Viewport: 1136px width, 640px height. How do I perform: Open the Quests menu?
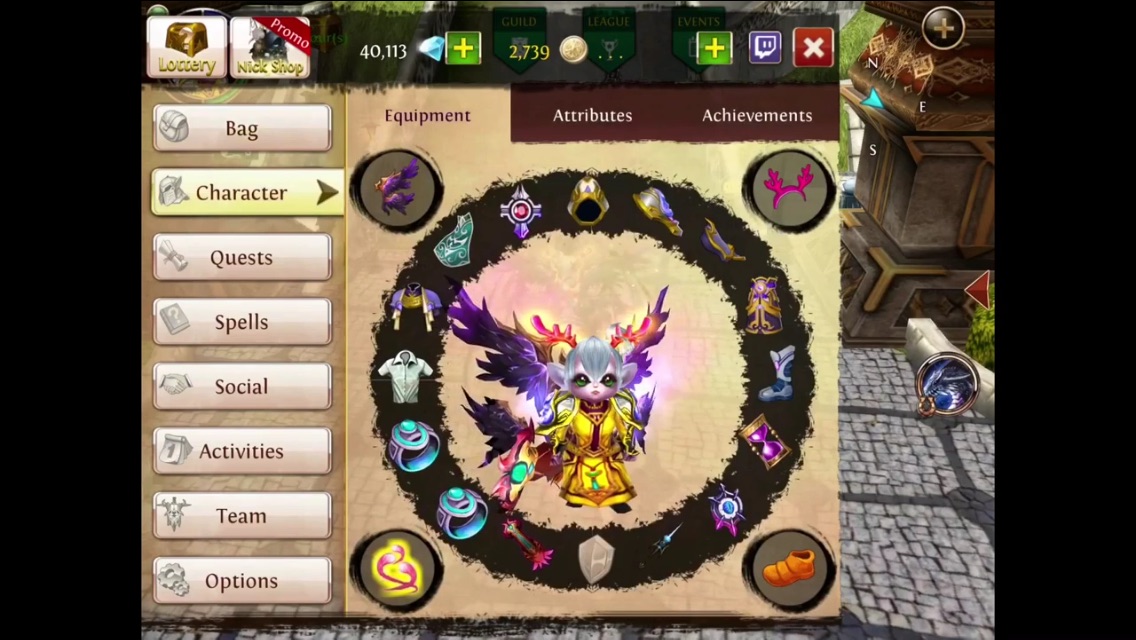pos(242,257)
